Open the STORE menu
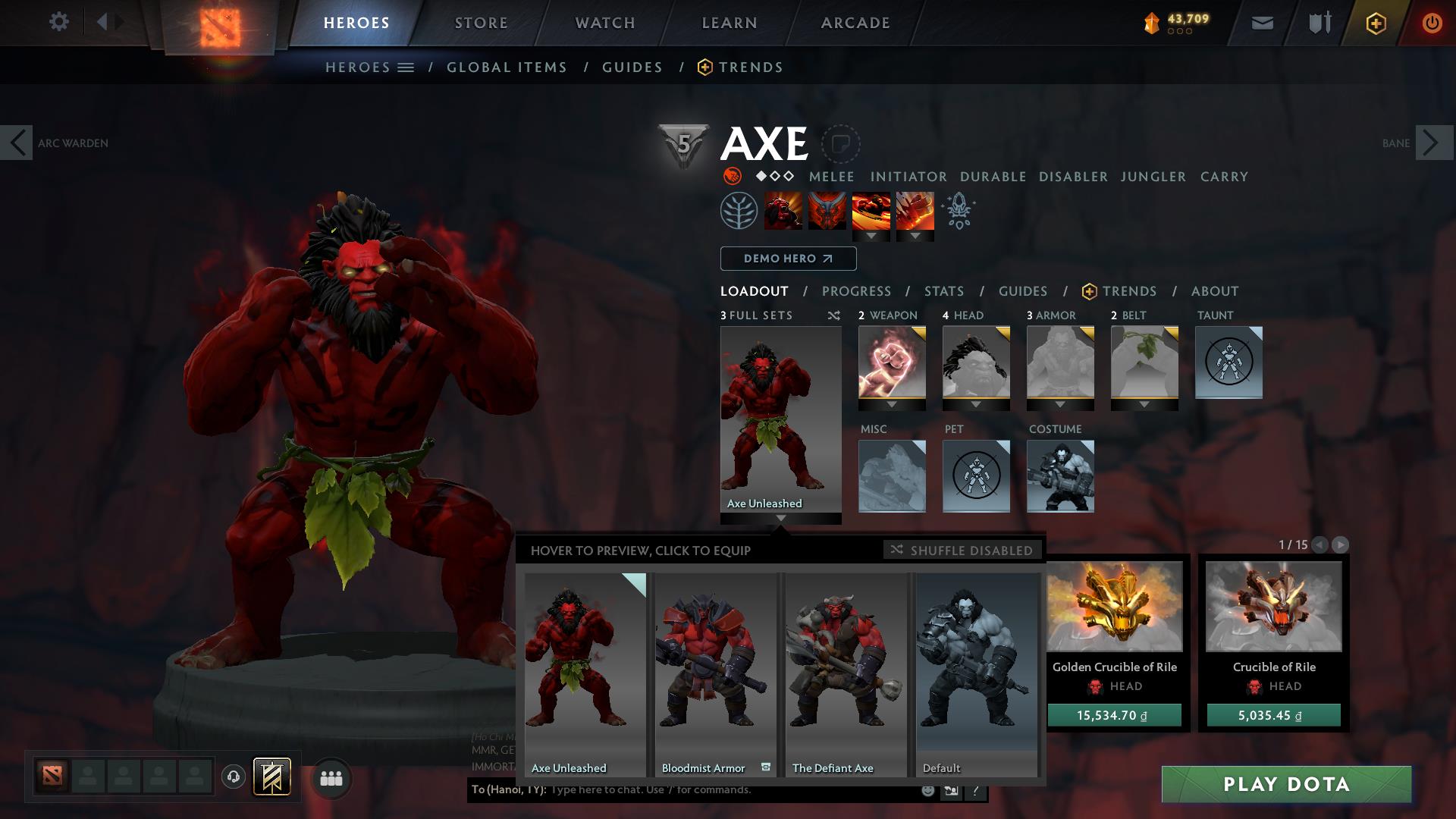The image size is (1456, 819). [x=480, y=22]
